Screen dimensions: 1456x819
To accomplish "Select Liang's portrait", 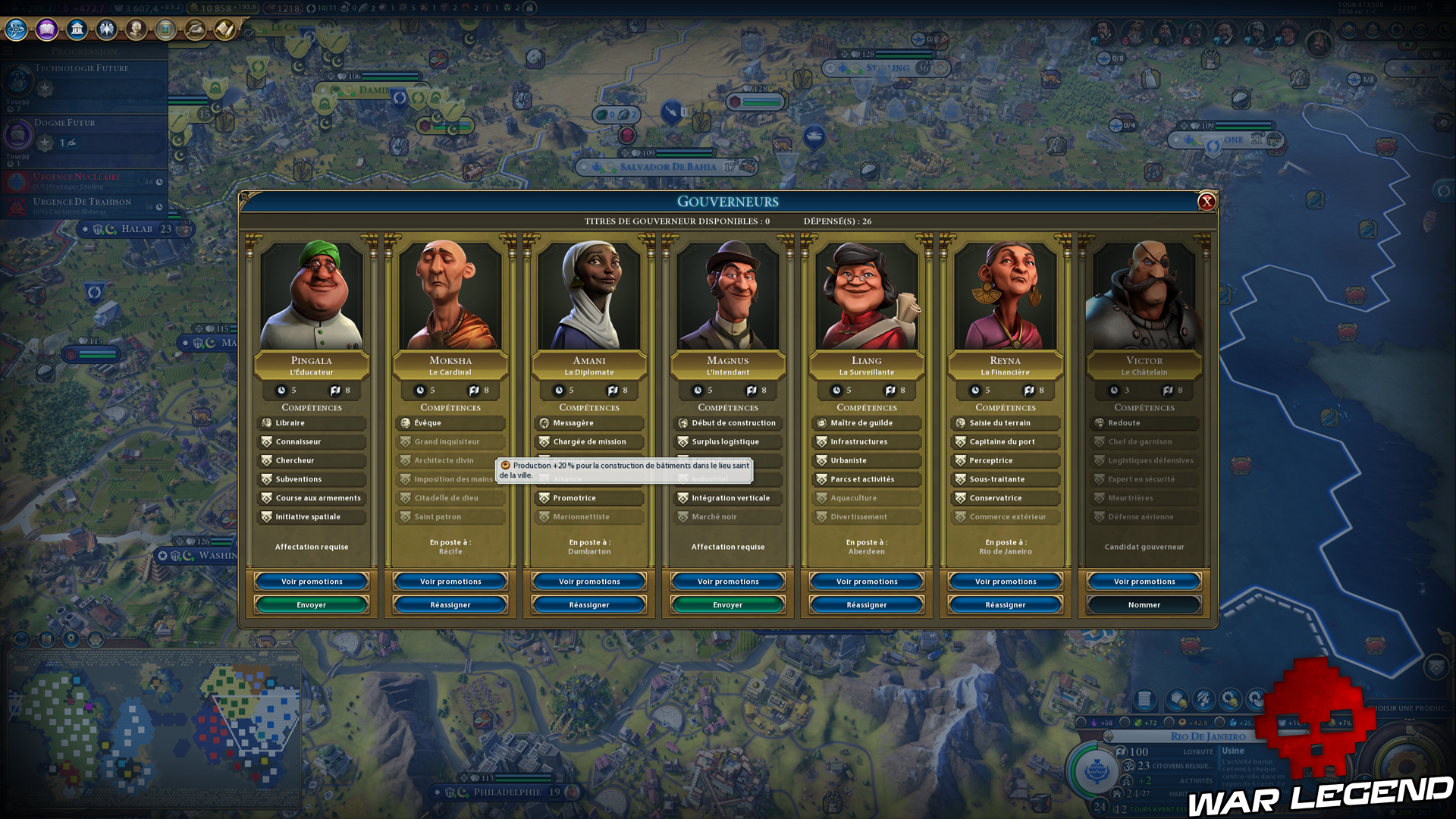I will pos(867,296).
